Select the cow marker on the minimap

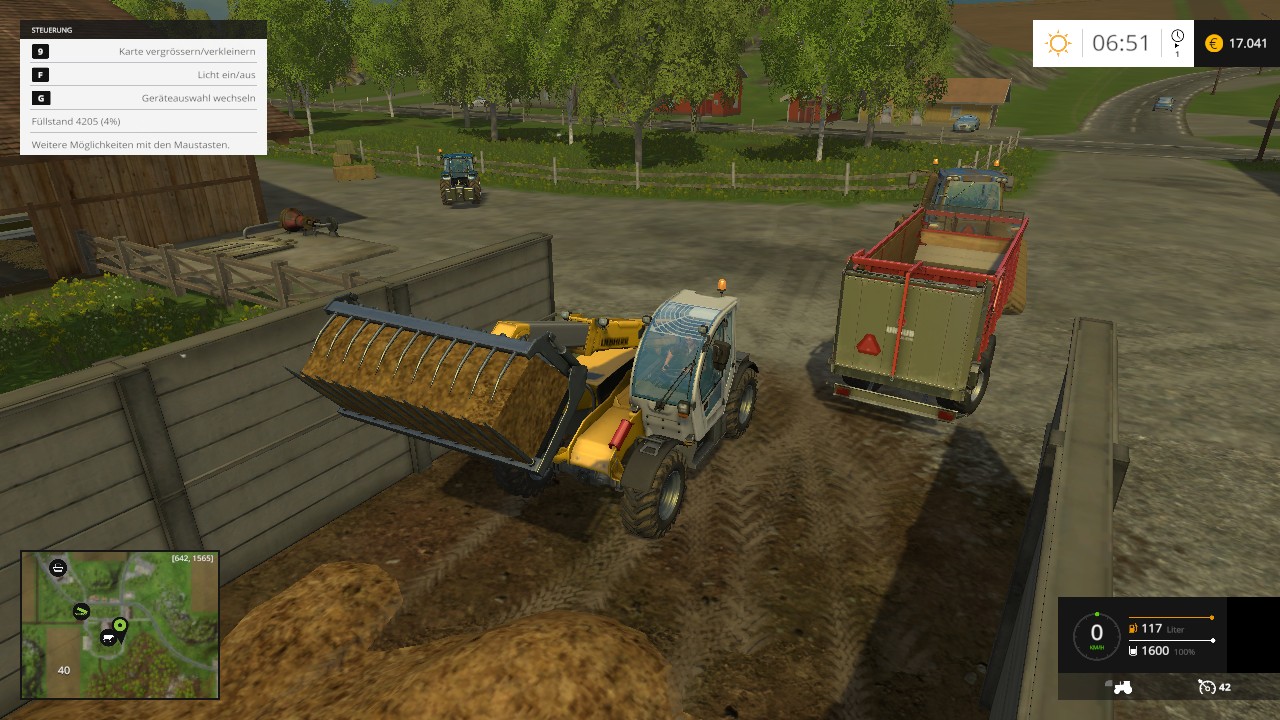(107, 637)
